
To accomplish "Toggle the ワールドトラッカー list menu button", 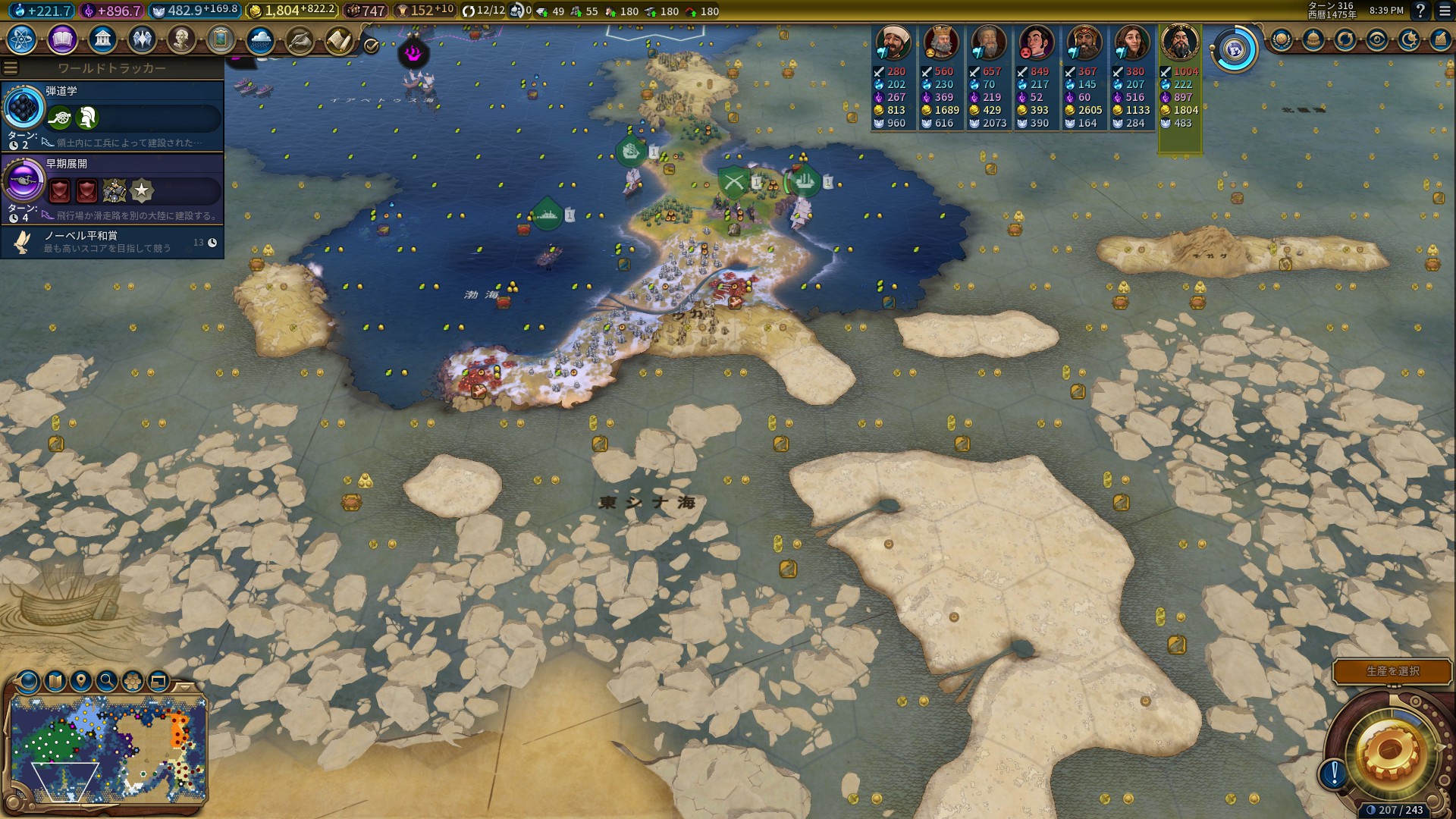I will [x=11, y=68].
